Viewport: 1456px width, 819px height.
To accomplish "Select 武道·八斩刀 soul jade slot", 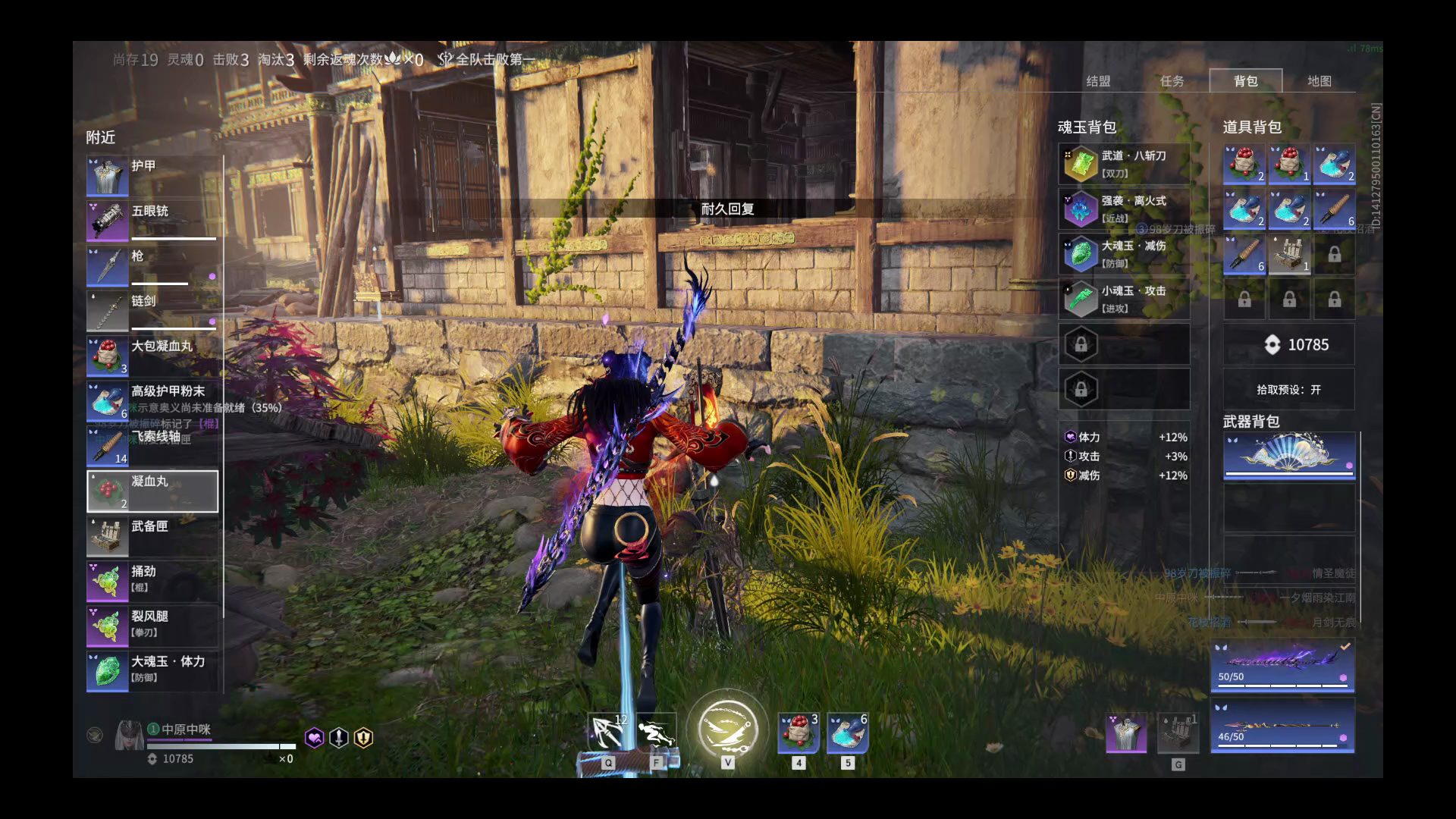I will pos(1124,165).
